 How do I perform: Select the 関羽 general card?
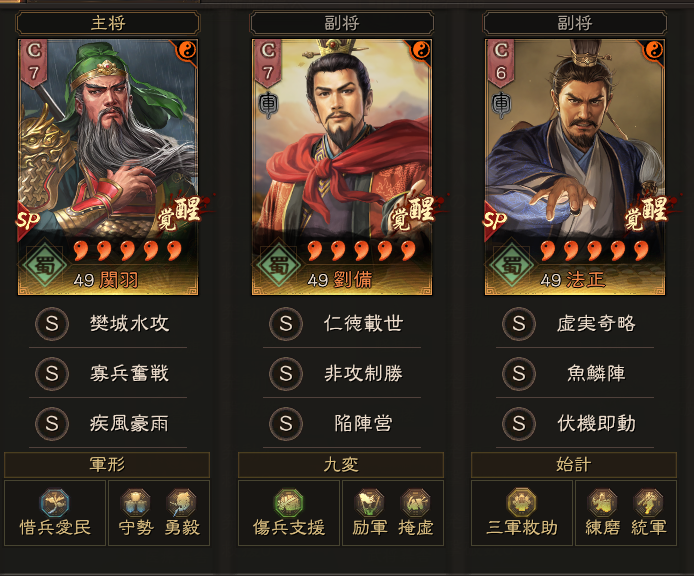point(108,167)
